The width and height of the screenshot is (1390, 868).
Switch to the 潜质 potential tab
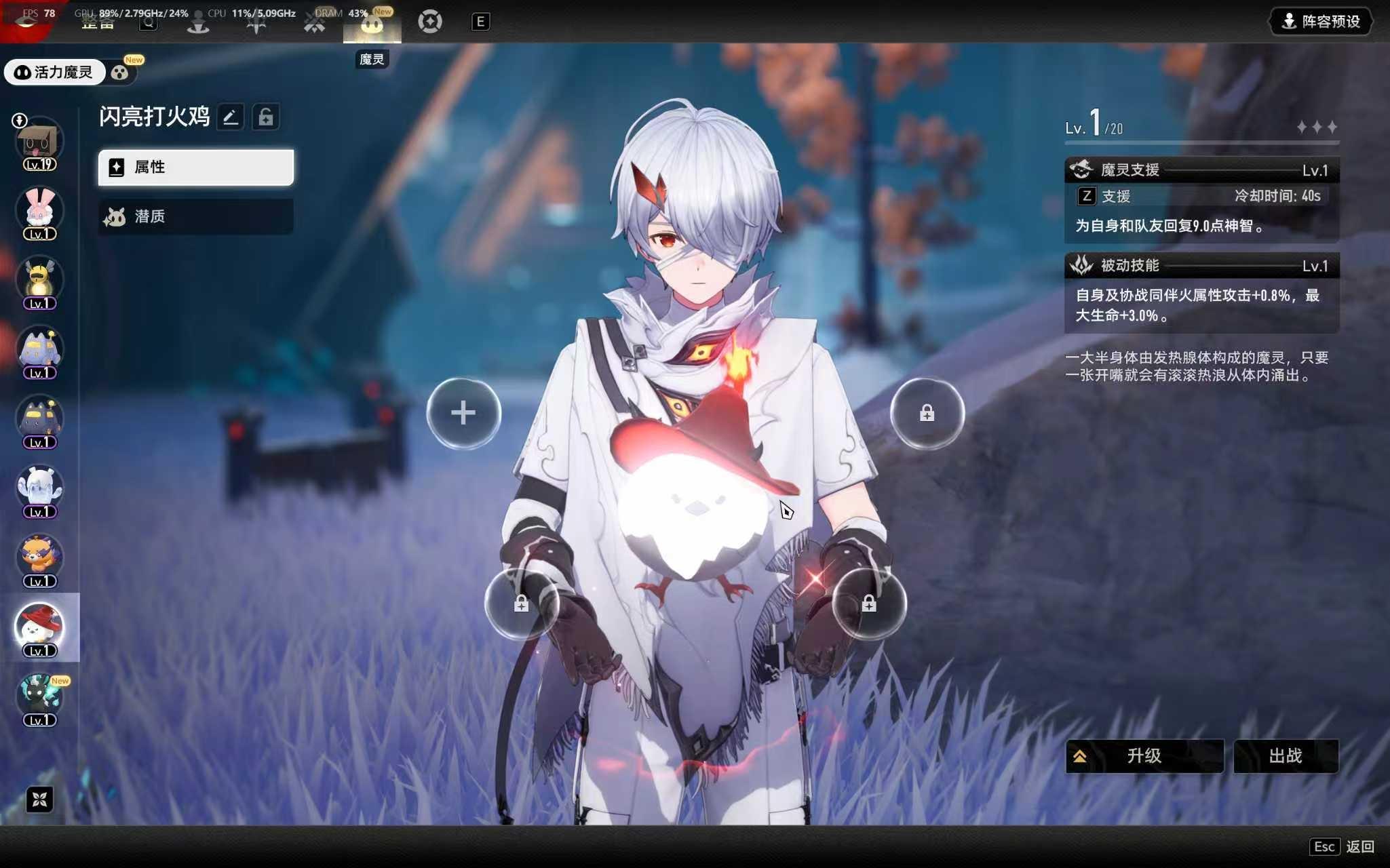196,216
